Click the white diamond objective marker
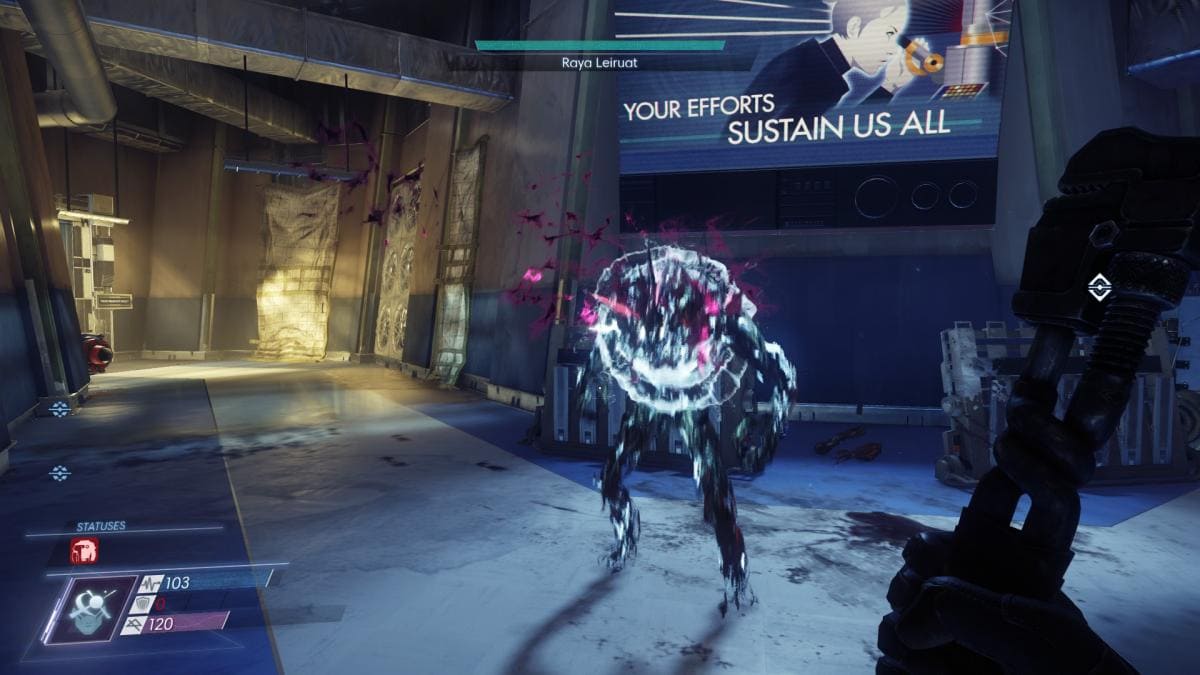Image resolution: width=1200 pixels, height=675 pixels. 1099,288
